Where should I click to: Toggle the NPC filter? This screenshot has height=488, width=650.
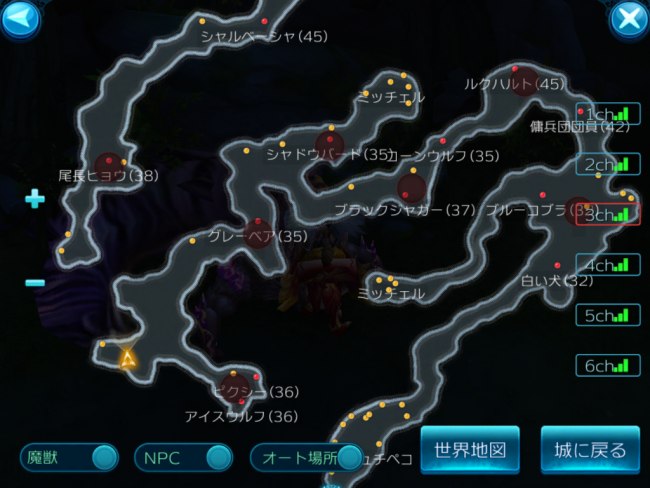coord(183,457)
